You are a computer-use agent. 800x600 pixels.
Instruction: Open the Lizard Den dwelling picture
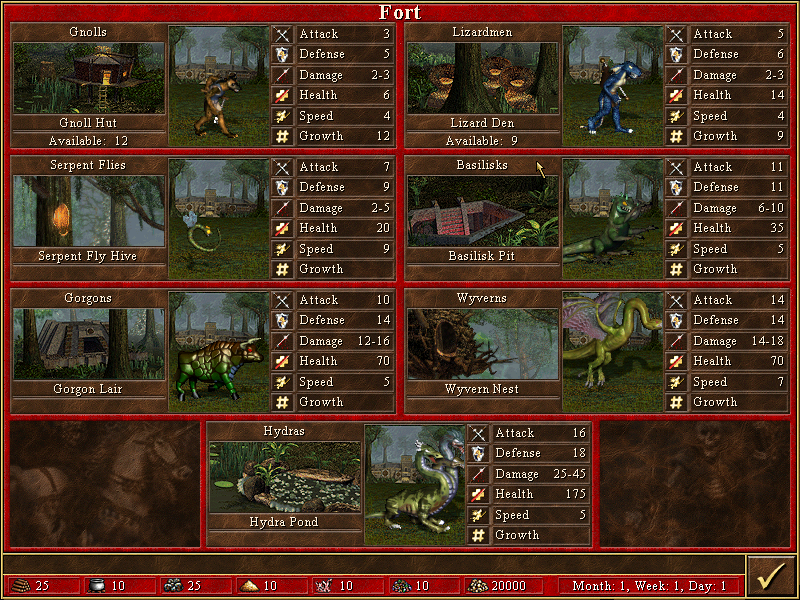482,77
